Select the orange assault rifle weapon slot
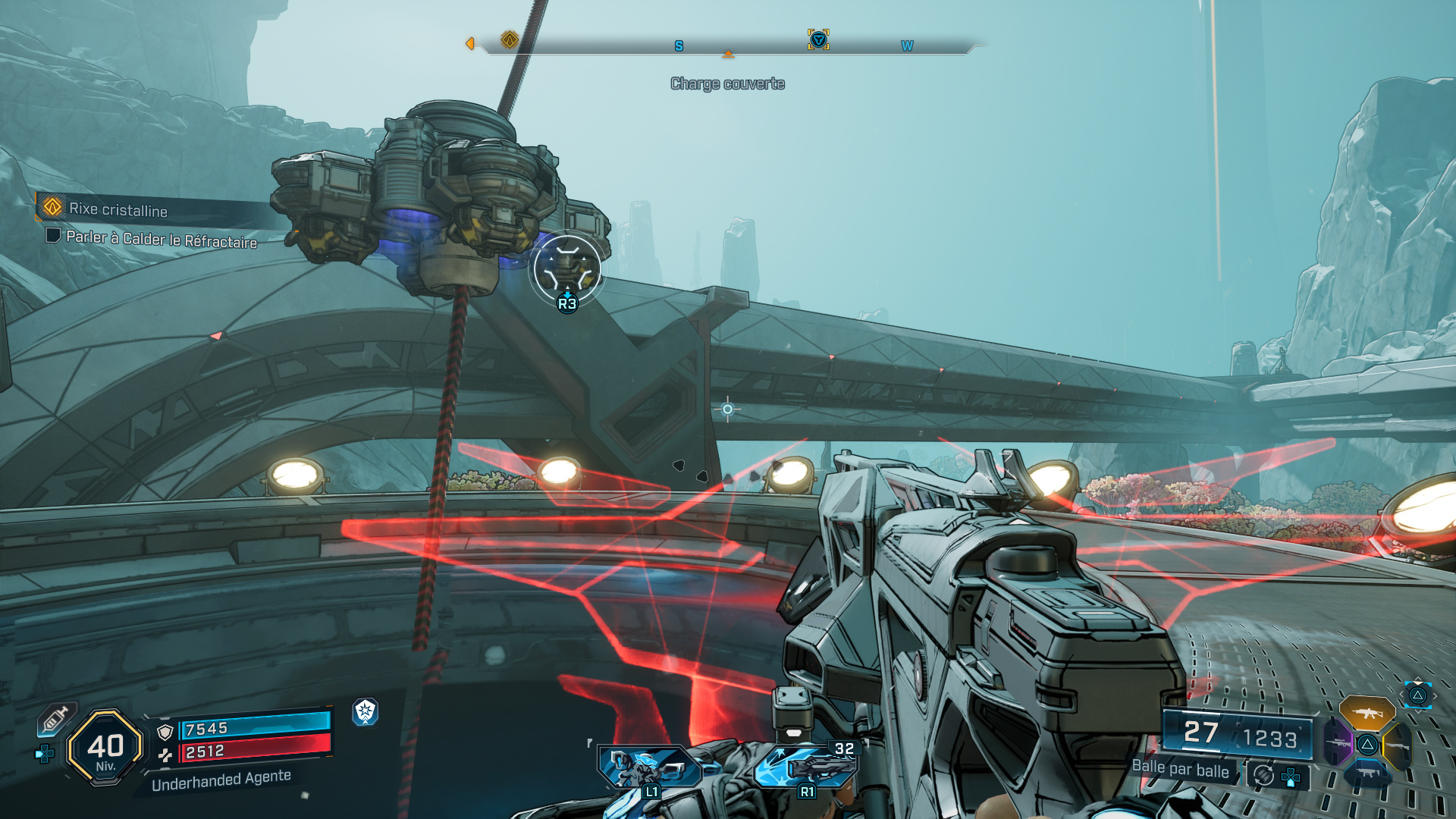 tap(1366, 714)
